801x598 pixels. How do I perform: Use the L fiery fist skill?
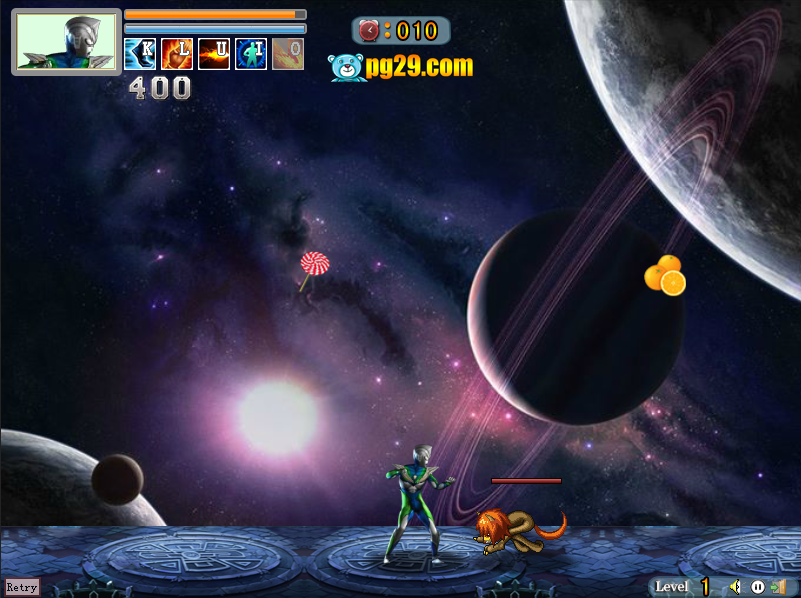[177, 54]
